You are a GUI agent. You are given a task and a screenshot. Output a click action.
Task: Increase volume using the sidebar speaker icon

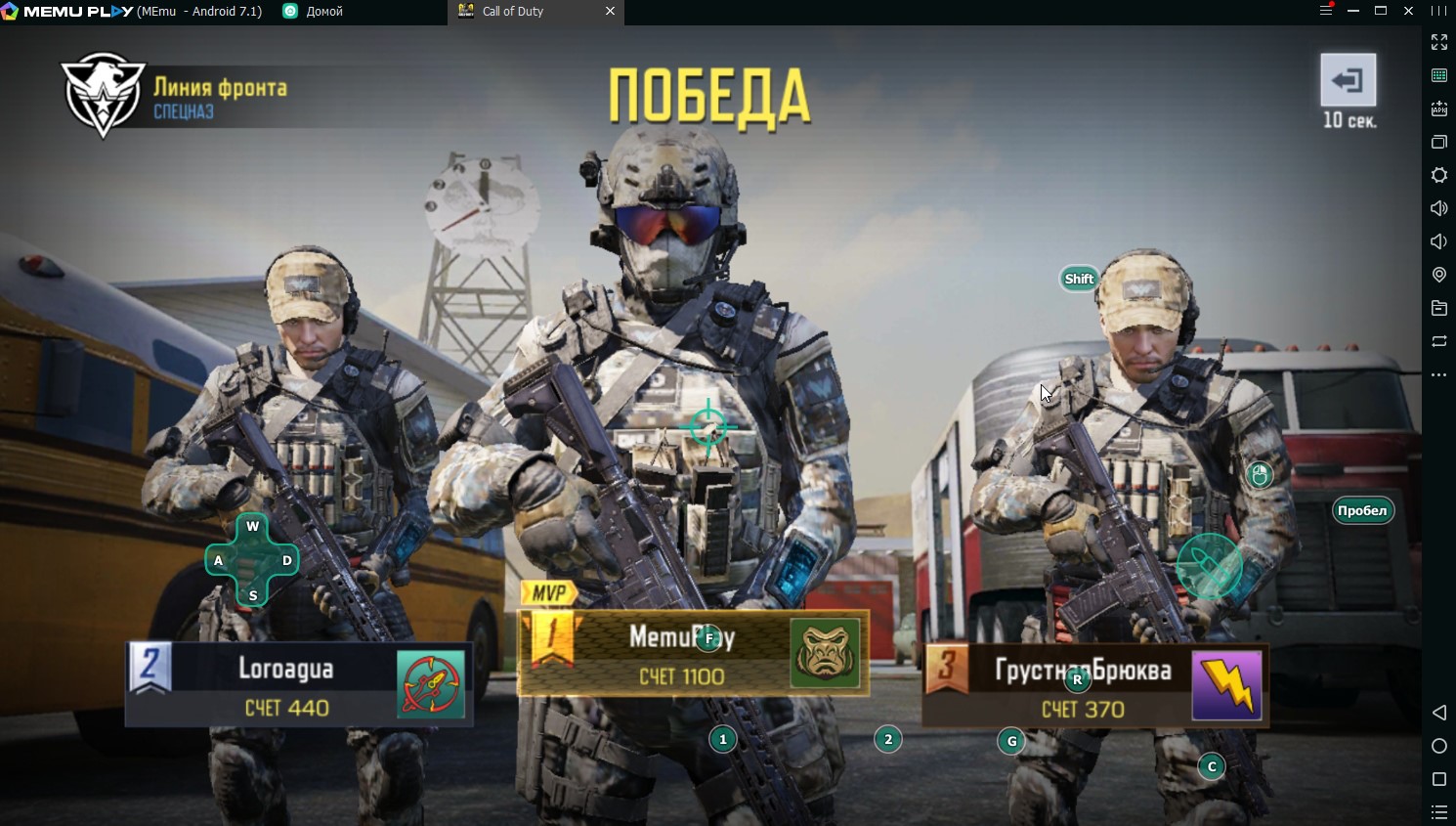pos(1438,208)
